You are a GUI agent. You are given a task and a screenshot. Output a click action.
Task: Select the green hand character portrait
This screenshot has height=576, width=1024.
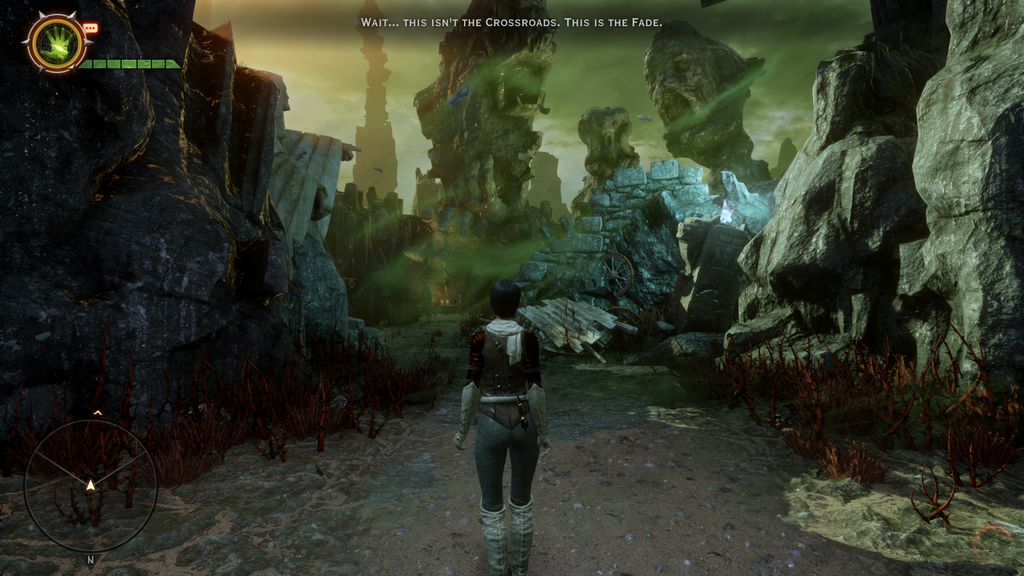56,43
